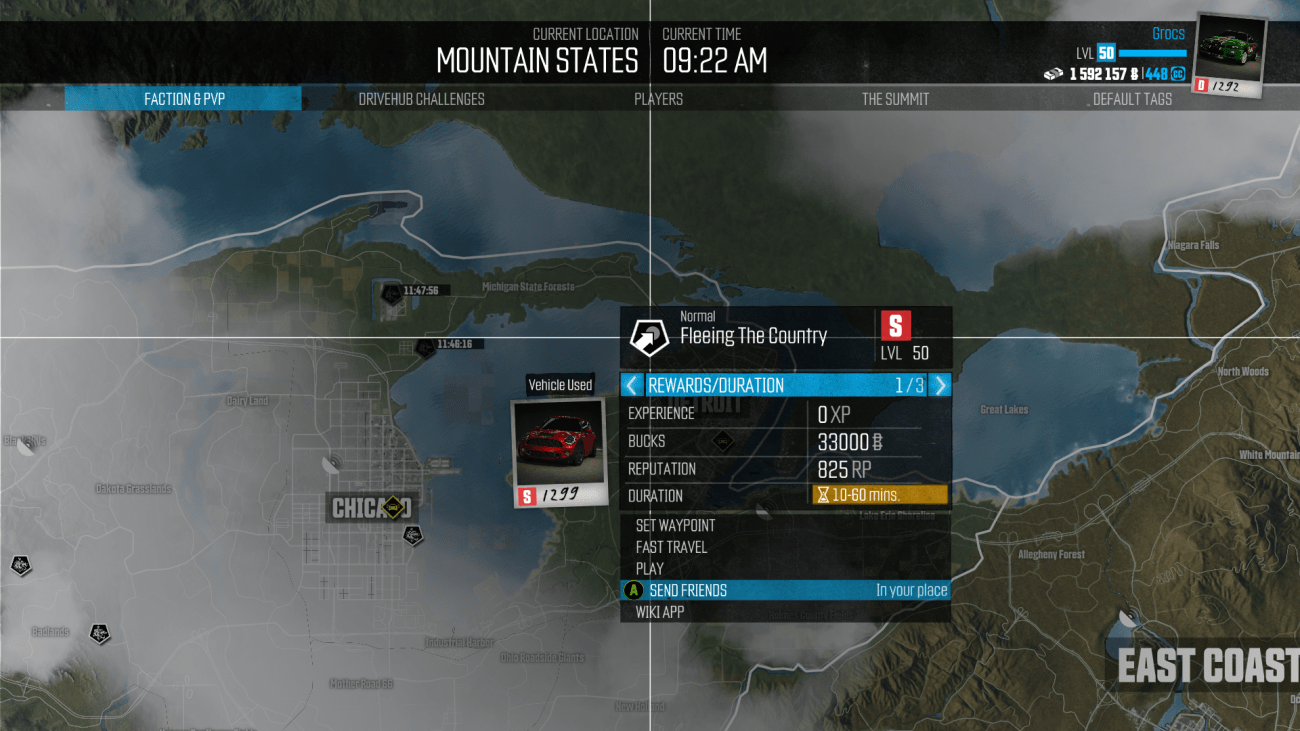The height and width of the screenshot is (731, 1300).
Task: Select the yellow taxi mission icon over Chicago
Action: [392, 507]
